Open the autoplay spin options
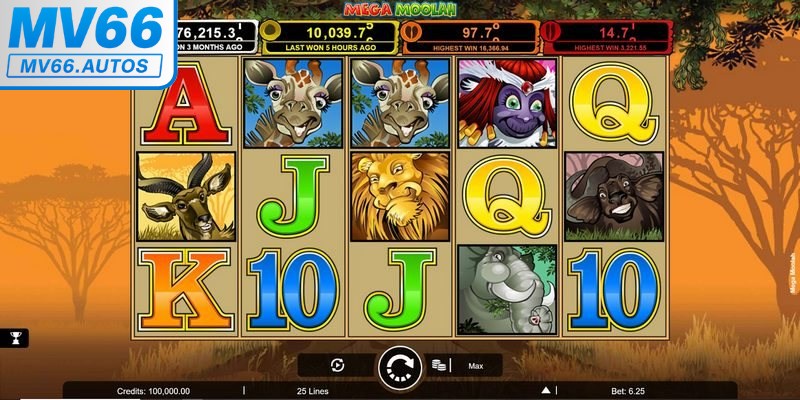This screenshot has width=800, height=400. [x=337, y=366]
